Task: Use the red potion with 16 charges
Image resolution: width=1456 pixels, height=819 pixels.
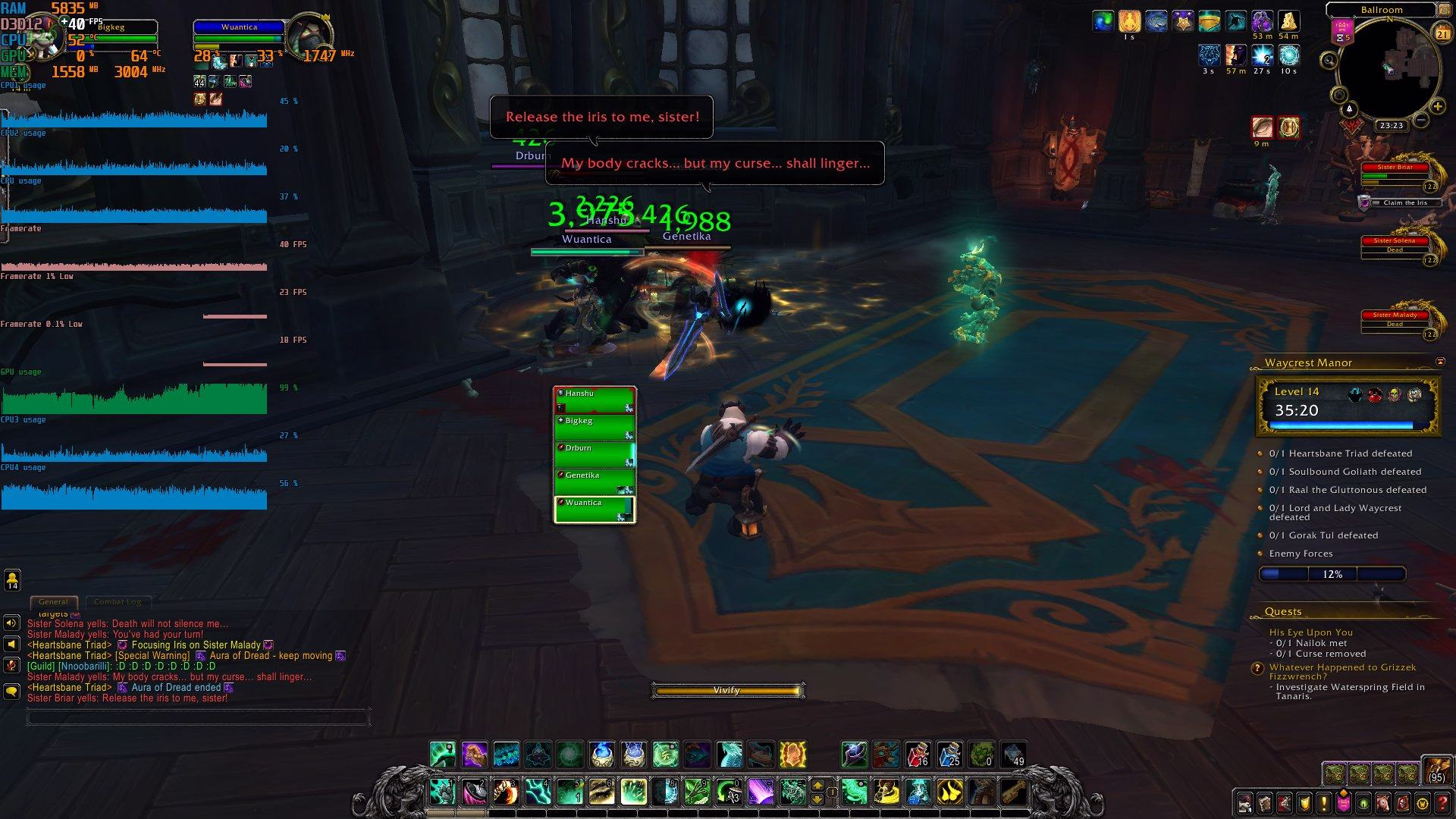Action: pyautogui.click(x=918, y=755)
